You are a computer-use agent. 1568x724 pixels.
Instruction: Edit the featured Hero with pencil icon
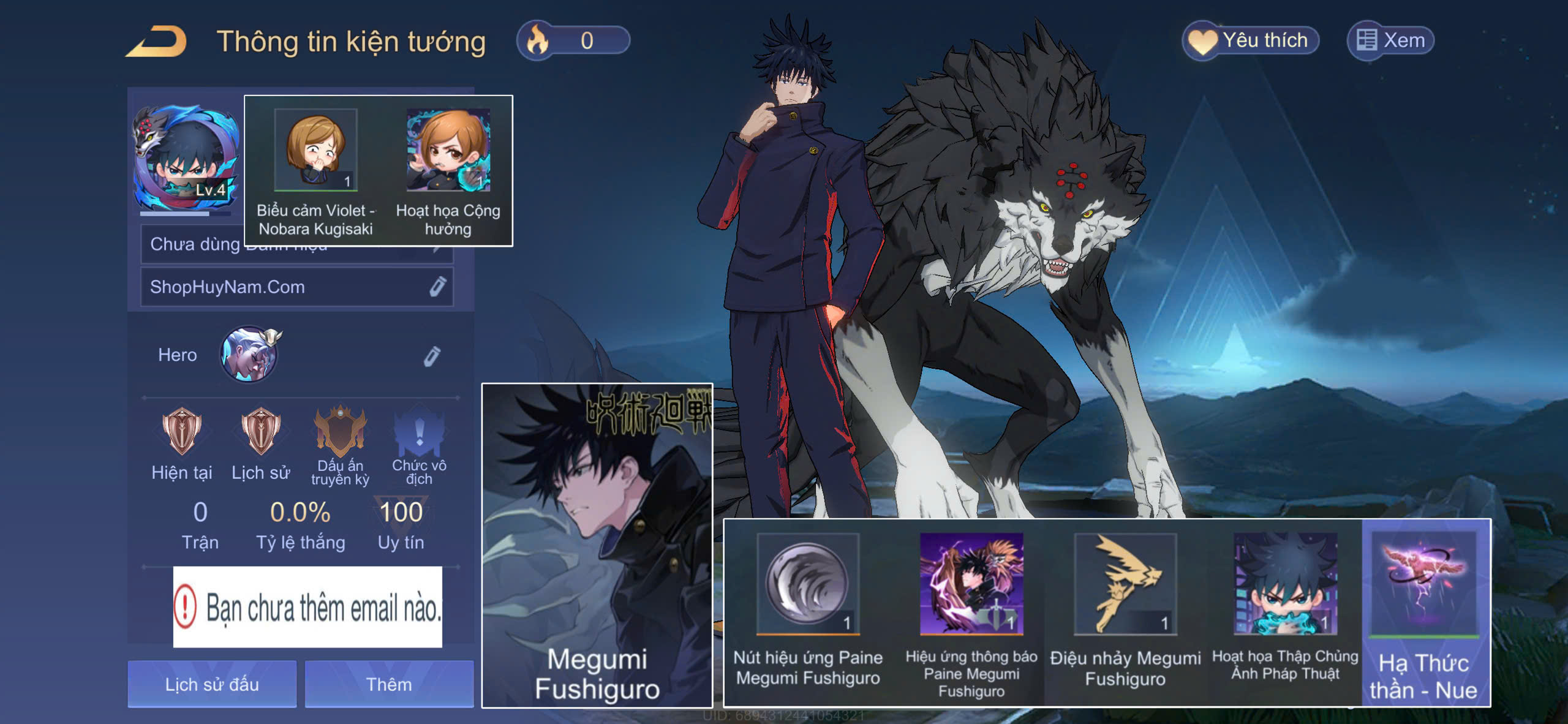[x=432, y=356]
